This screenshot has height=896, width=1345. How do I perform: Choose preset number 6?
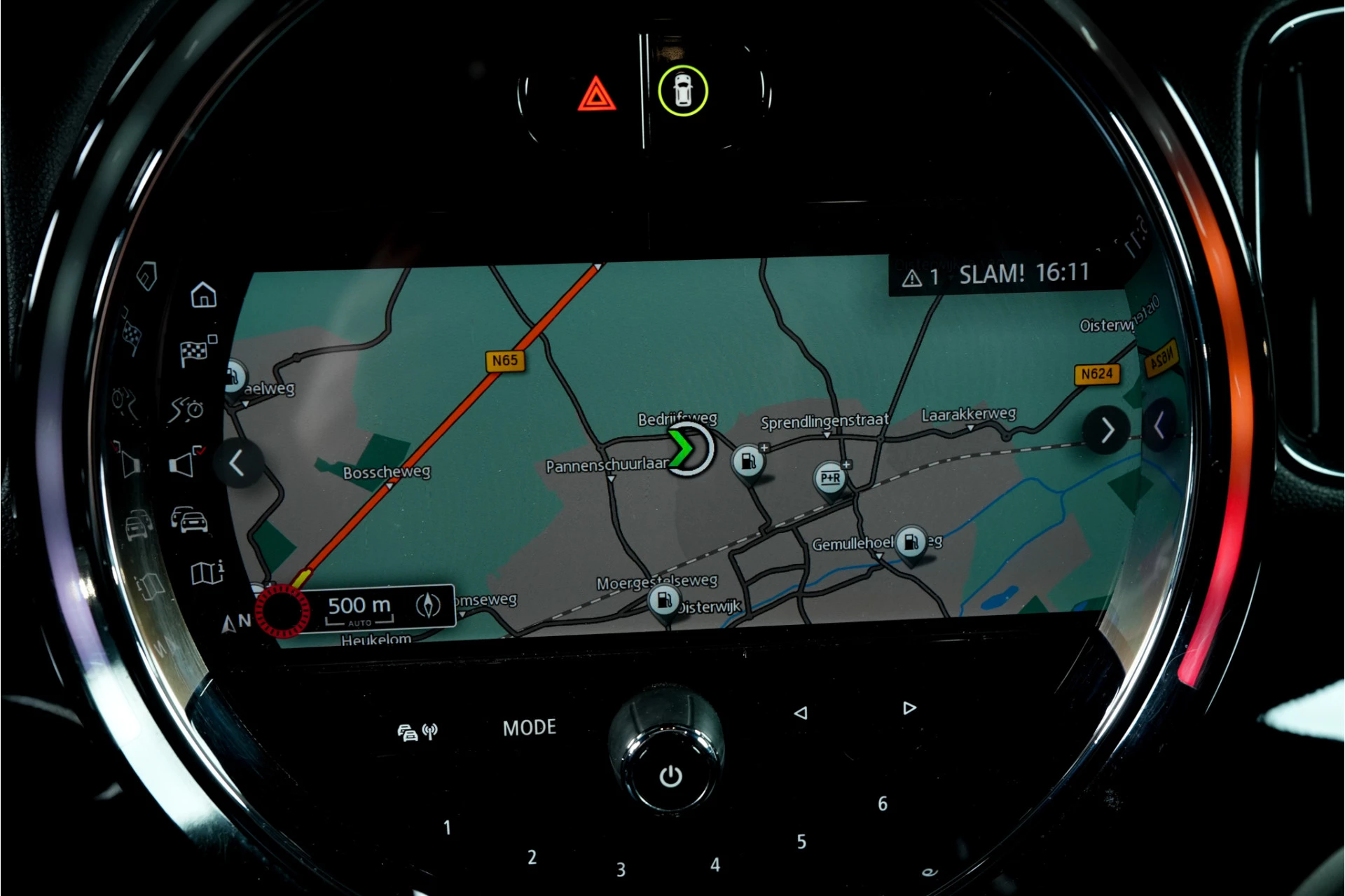click(x=883, y=804)
